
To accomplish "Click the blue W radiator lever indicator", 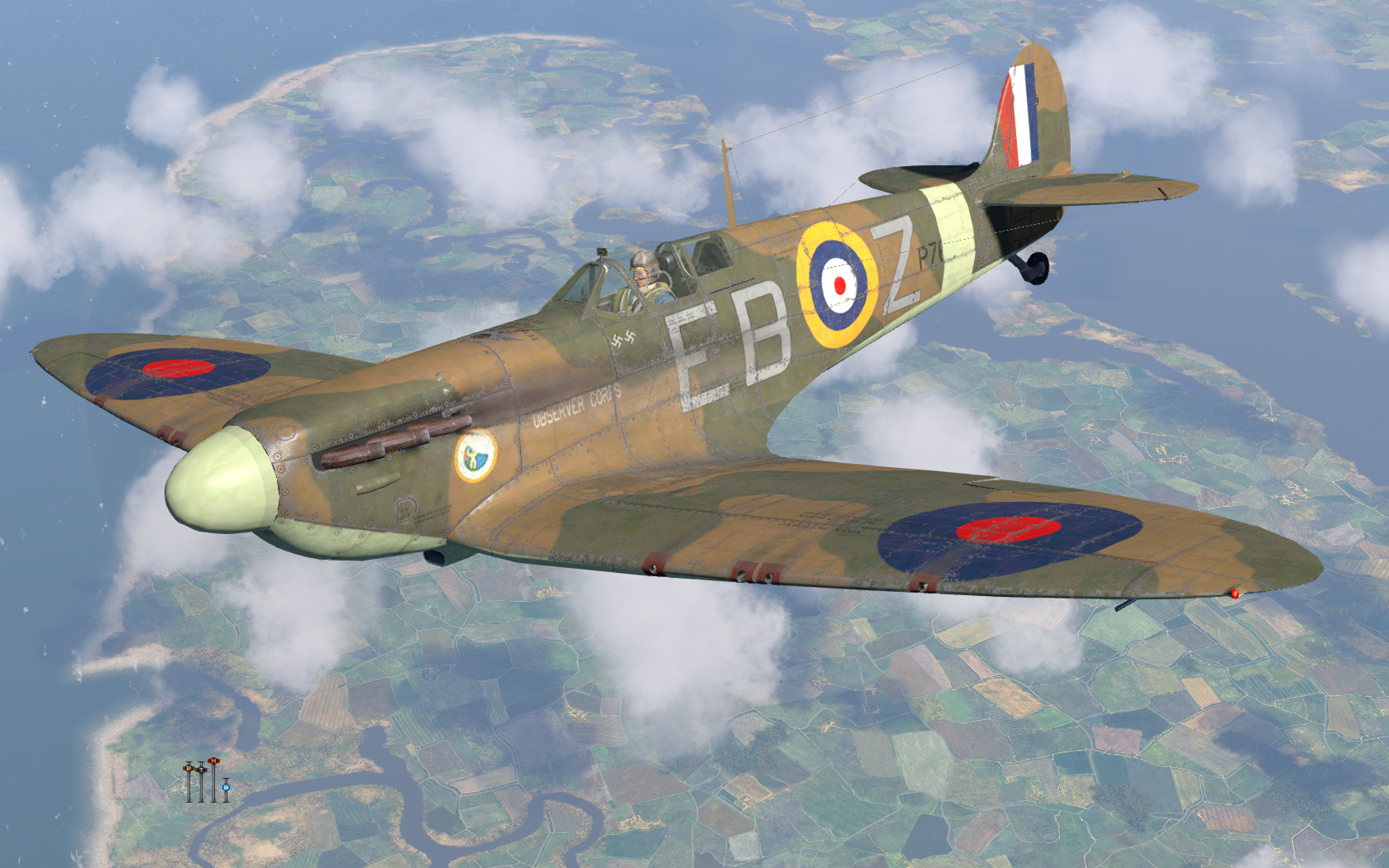I will click(x=227, y=787).
